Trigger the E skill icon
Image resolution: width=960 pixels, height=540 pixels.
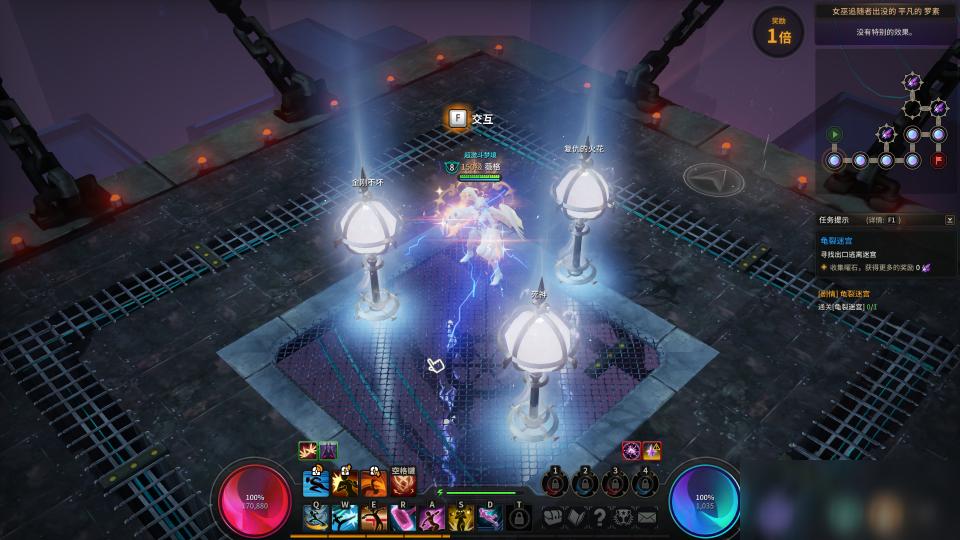374,518
